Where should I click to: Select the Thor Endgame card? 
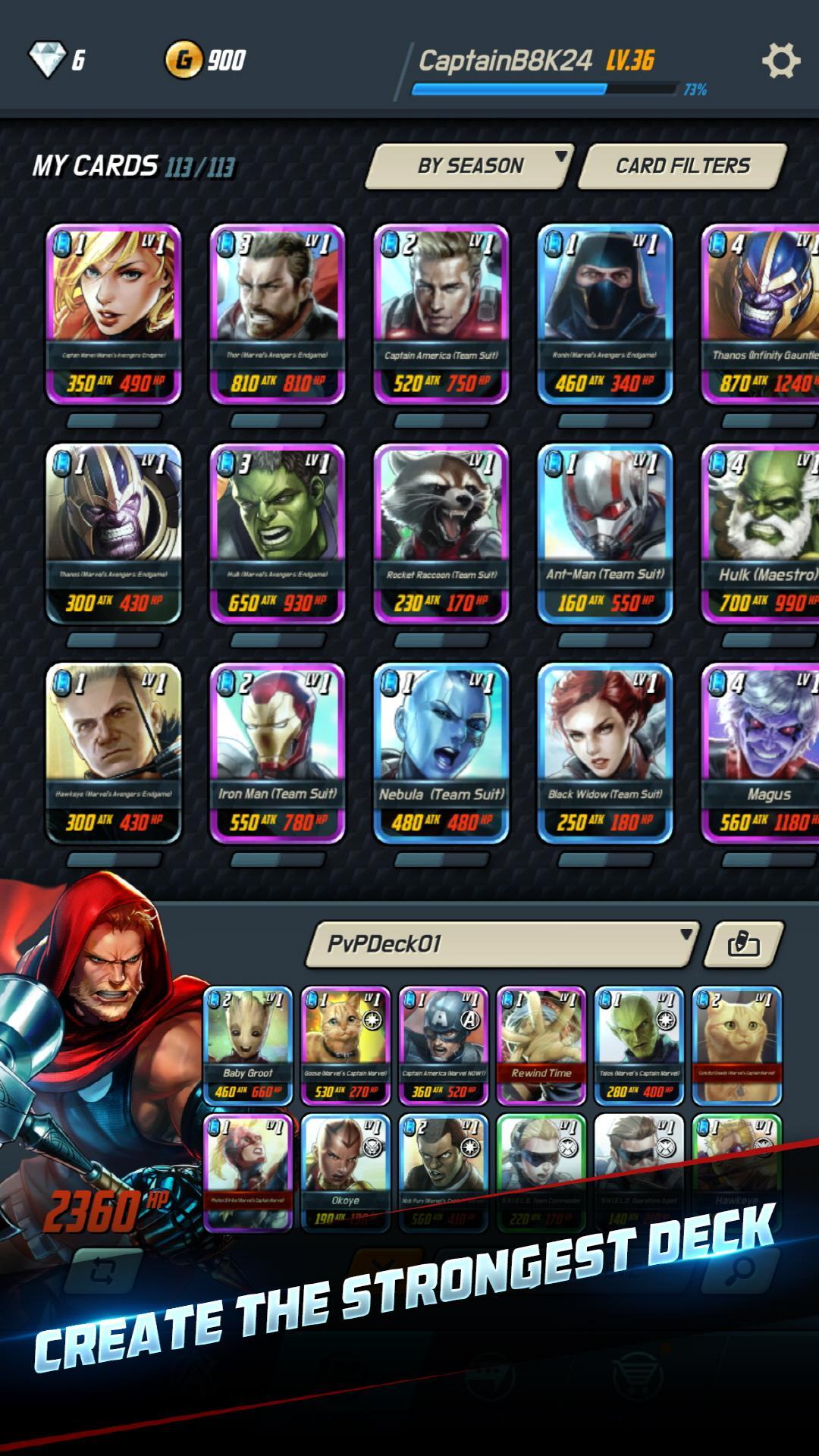pyautogui.click(x=278, y=313)
